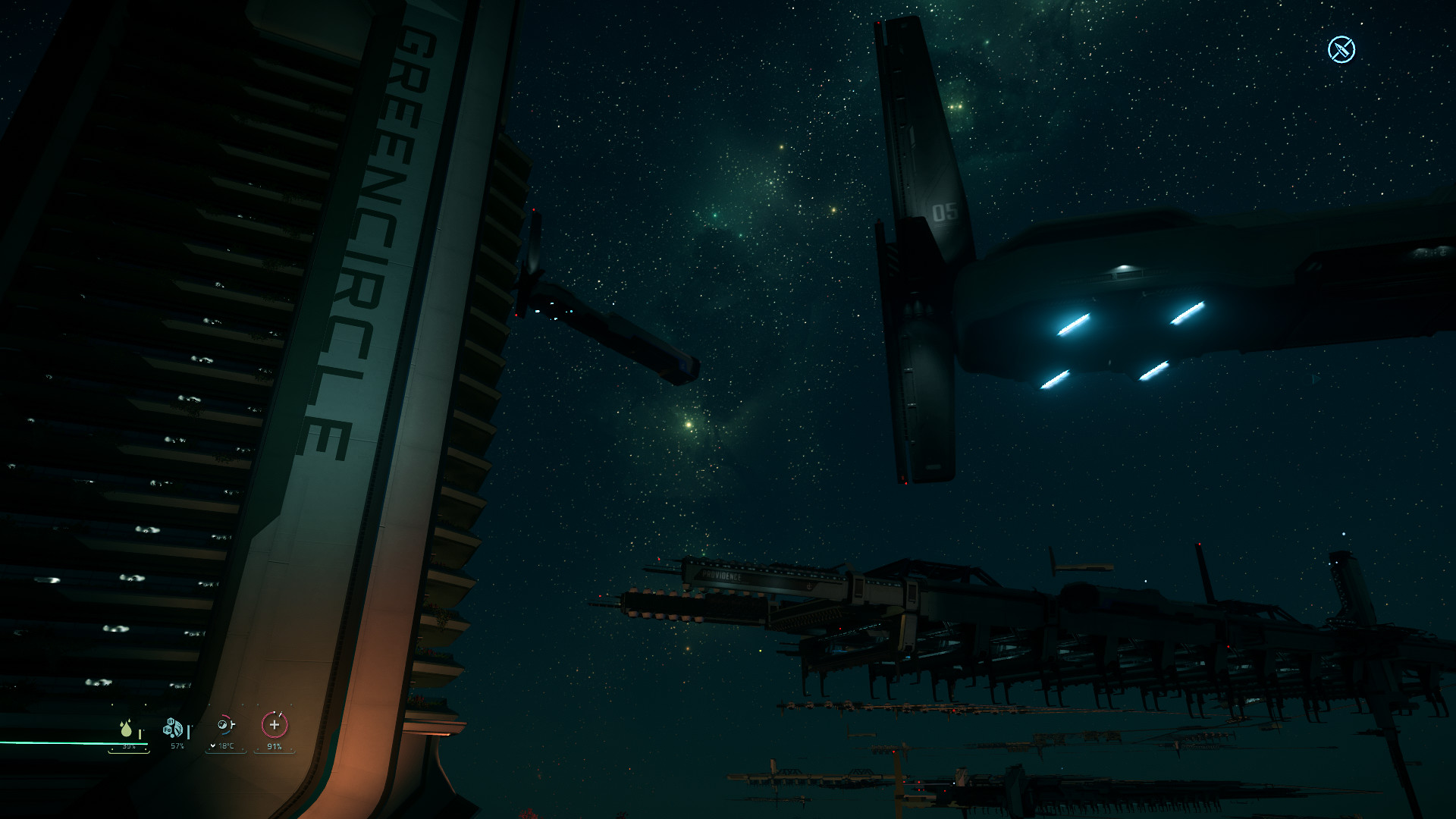Open the body temperature gauge icon
This screenshot has height=819, width=1456.
pyautogui.click(x=224, y=726)
